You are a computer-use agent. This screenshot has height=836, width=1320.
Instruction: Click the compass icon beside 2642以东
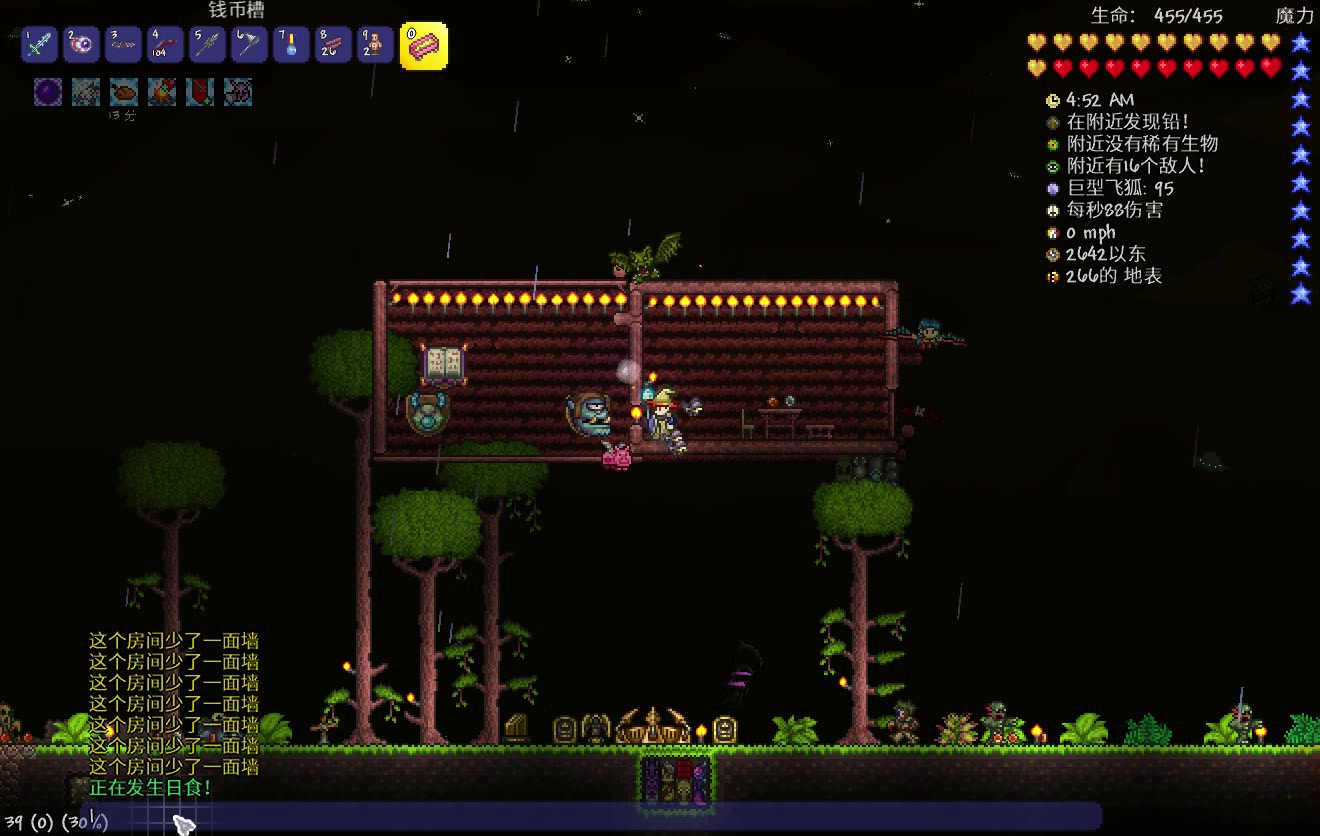(1052, 254)
